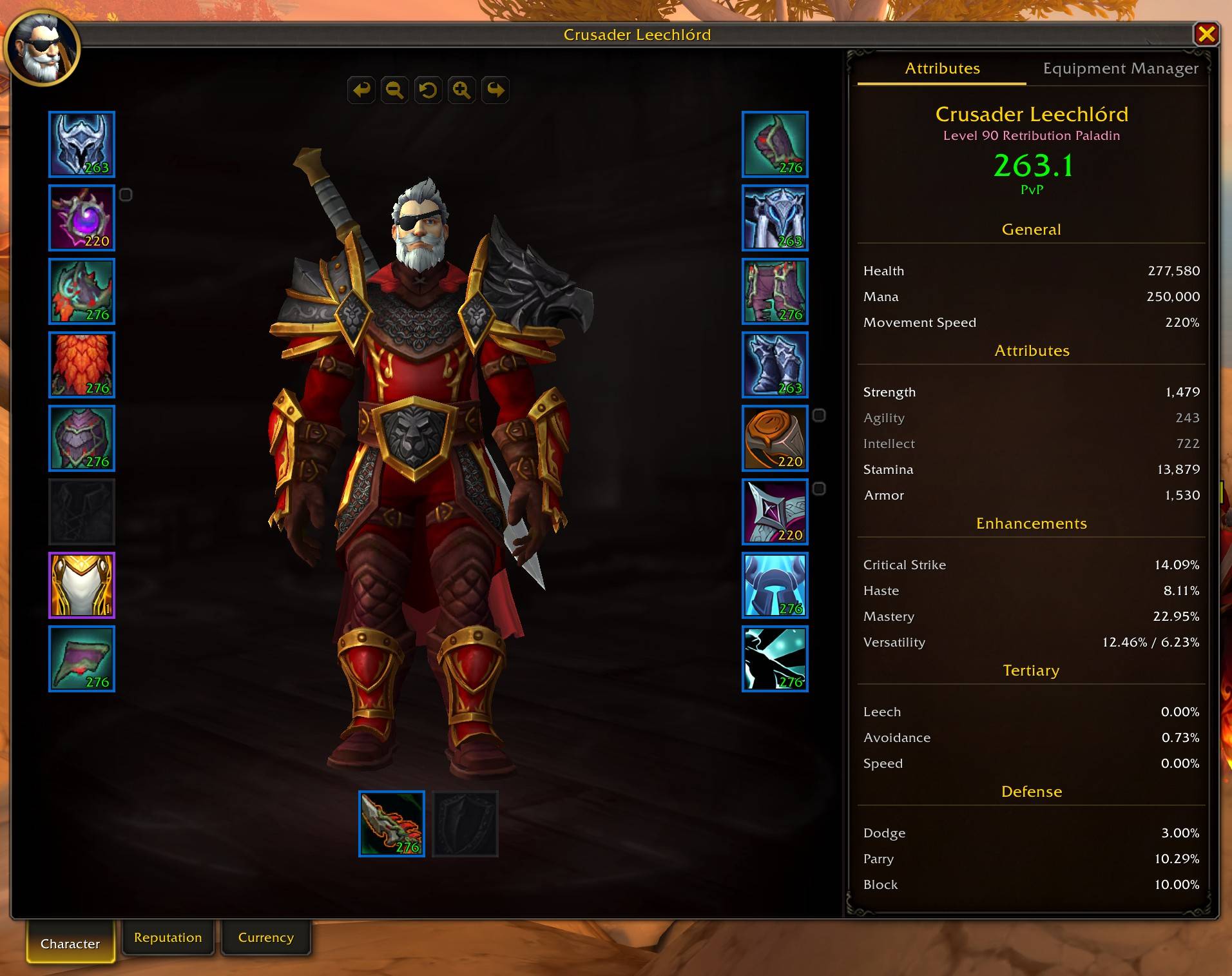1232x976 pixels.
Task: Click the boots item on the right column
Action: (775, 365)
